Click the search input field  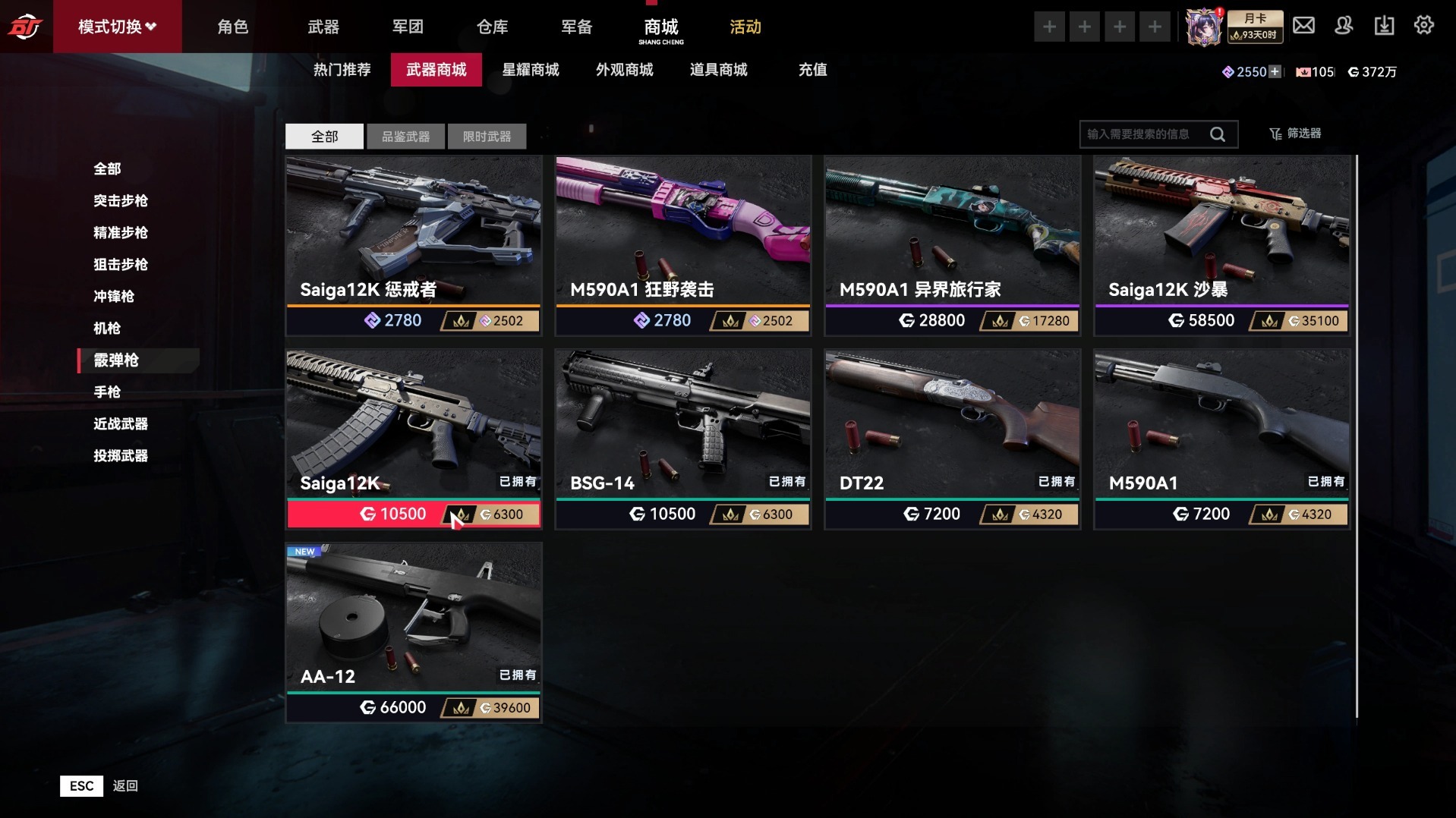(x=1142, y=134)
